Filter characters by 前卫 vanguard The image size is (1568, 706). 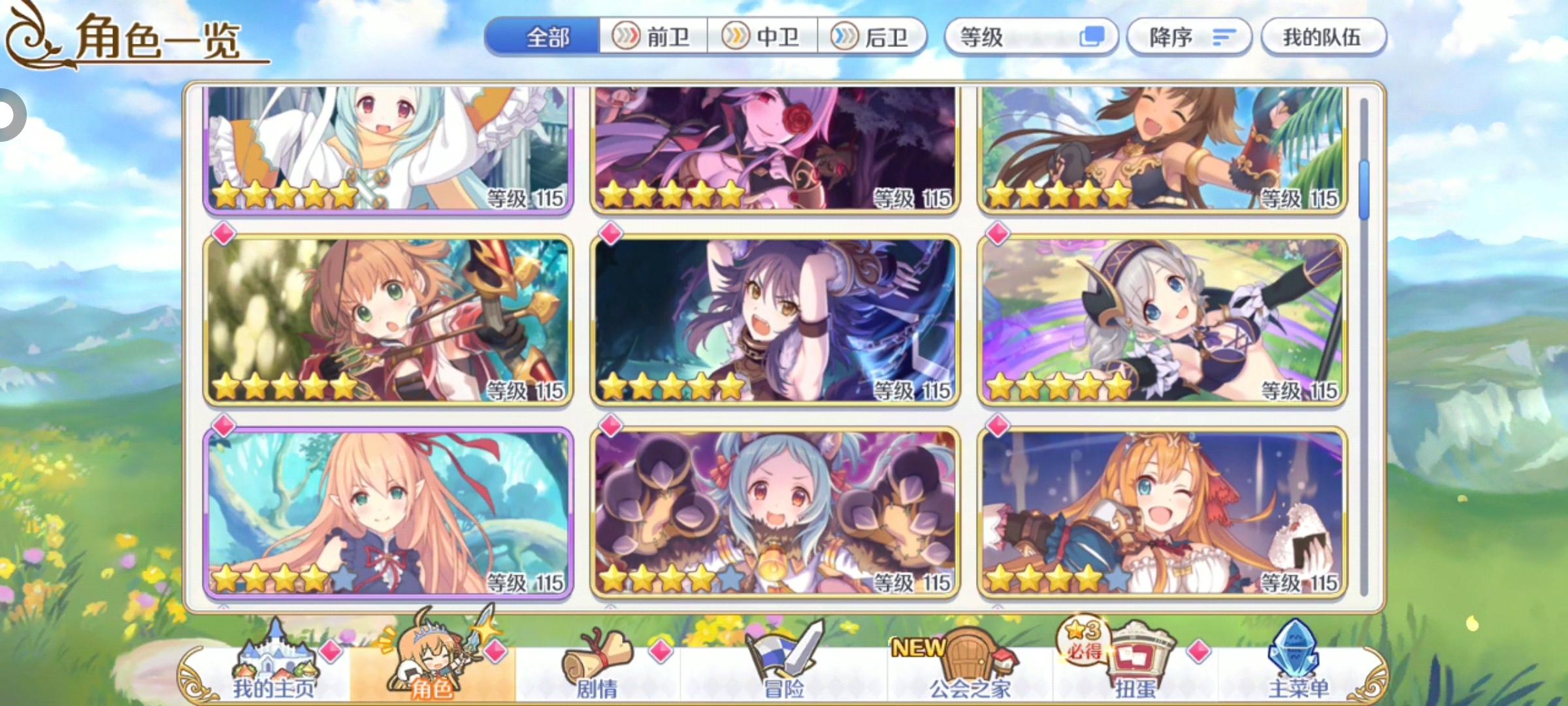pyautogui.click(x=653, y=37)
